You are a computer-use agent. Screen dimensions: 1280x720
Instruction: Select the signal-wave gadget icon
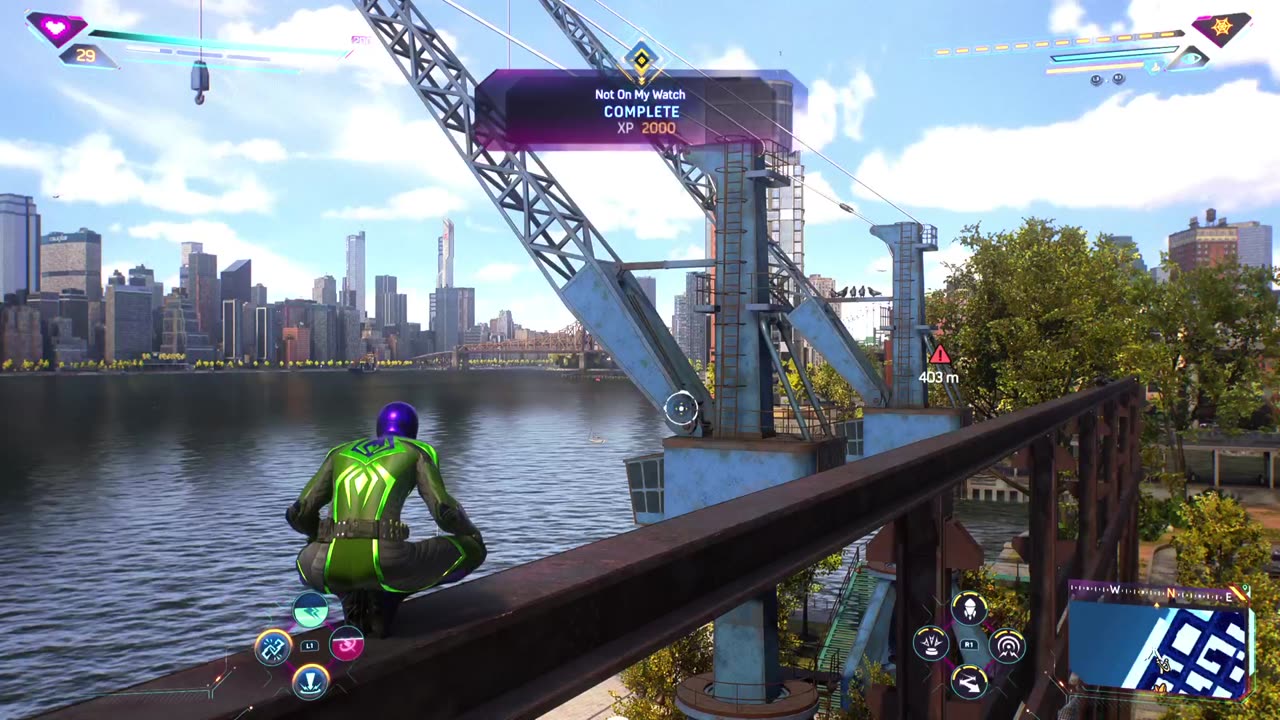1007,645
